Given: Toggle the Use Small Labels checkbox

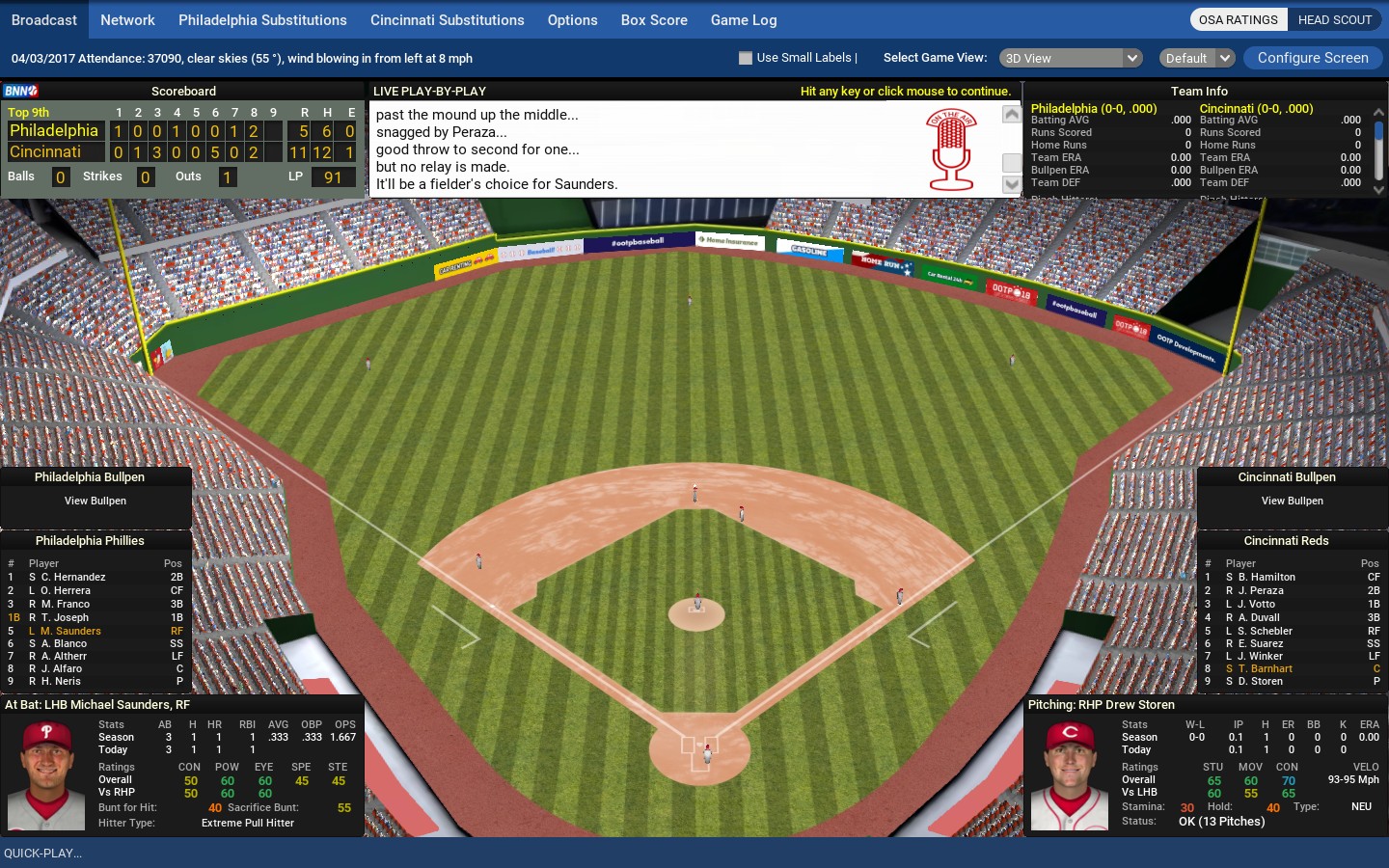Looking at the screenshot, I should click(746, 58).
